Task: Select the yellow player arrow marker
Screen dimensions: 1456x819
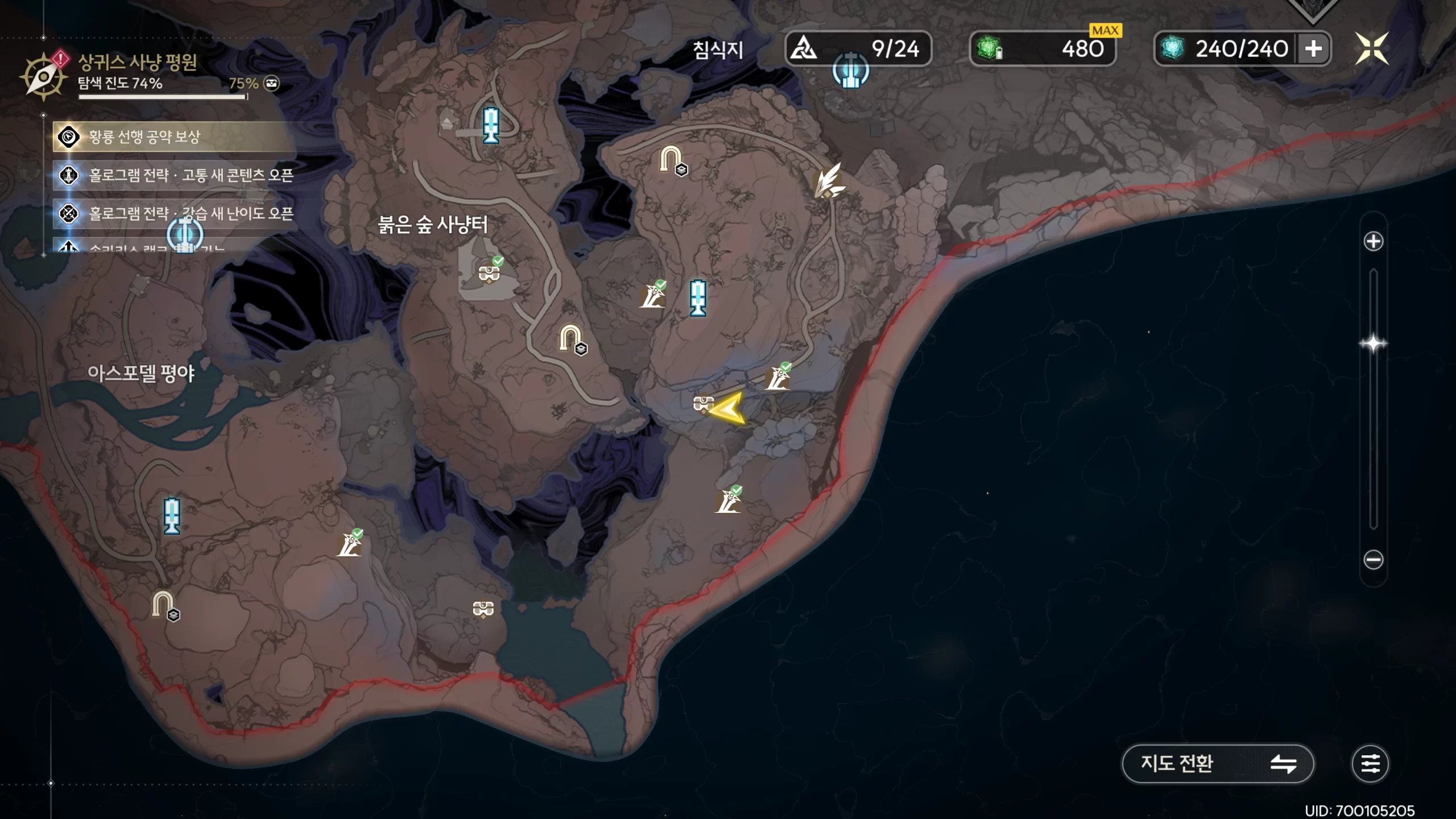Action: click(x=727, y=408)
